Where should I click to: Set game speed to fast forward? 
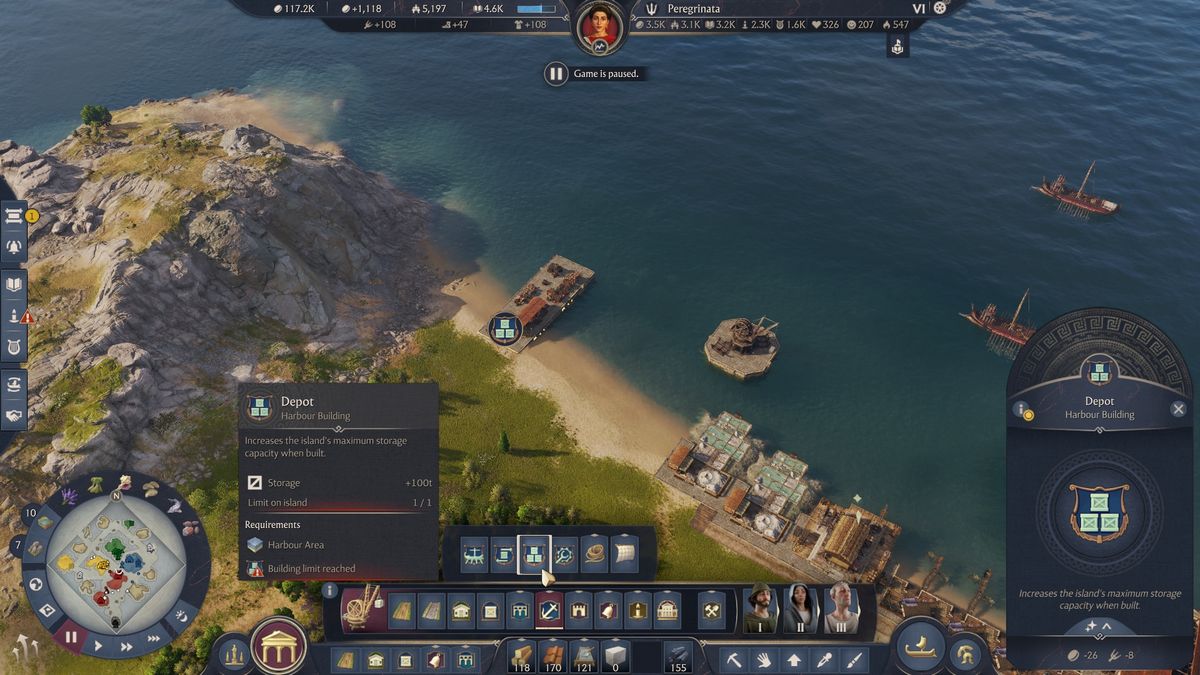point(127,647)
